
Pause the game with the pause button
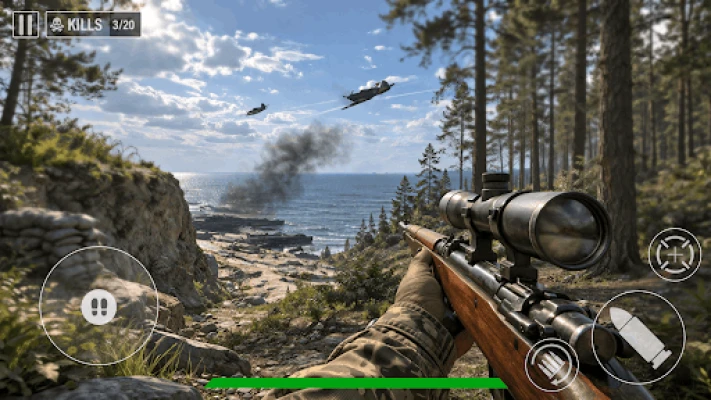[25, 24]
